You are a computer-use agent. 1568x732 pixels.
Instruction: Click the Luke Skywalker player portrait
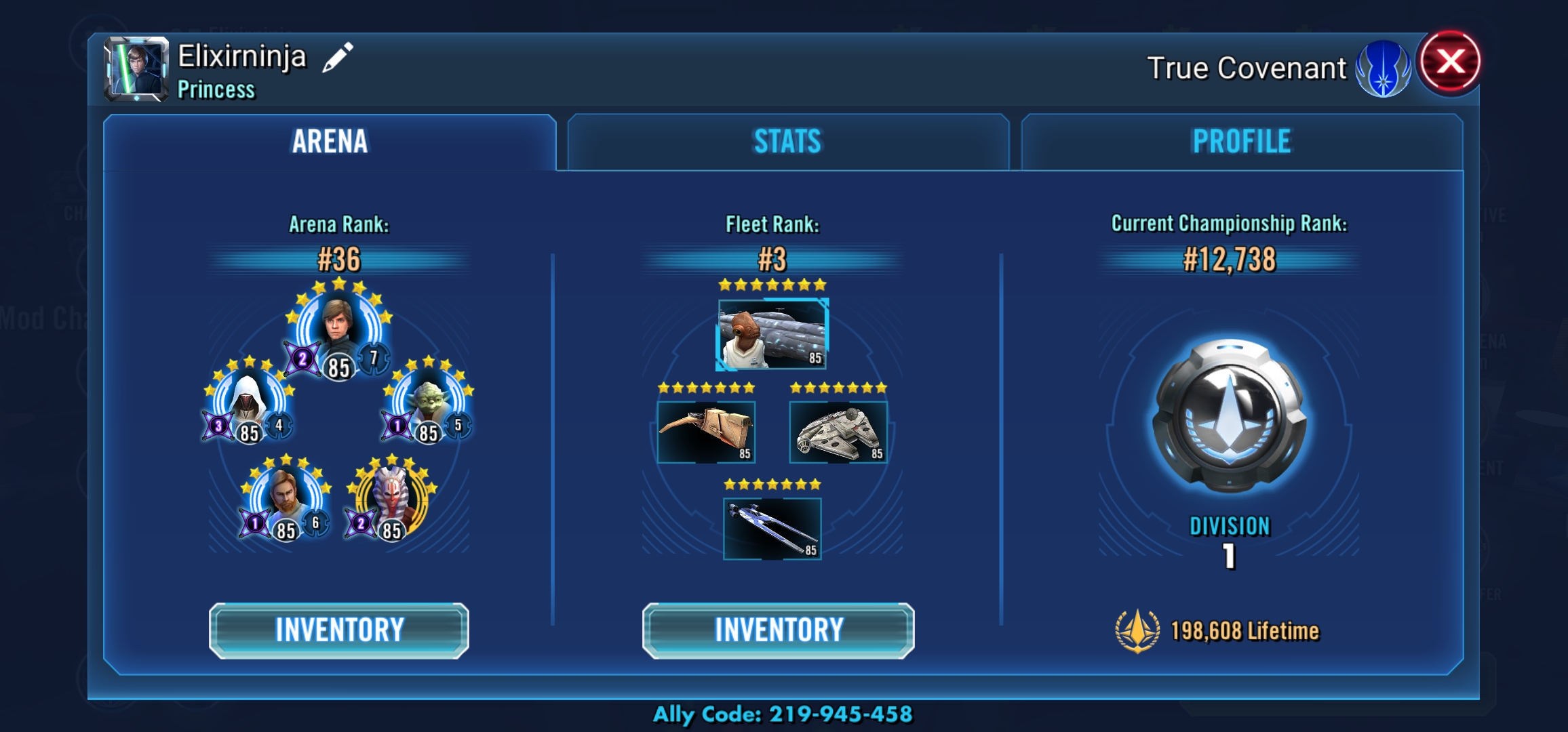pyautogui.click(x=136, y=68)
